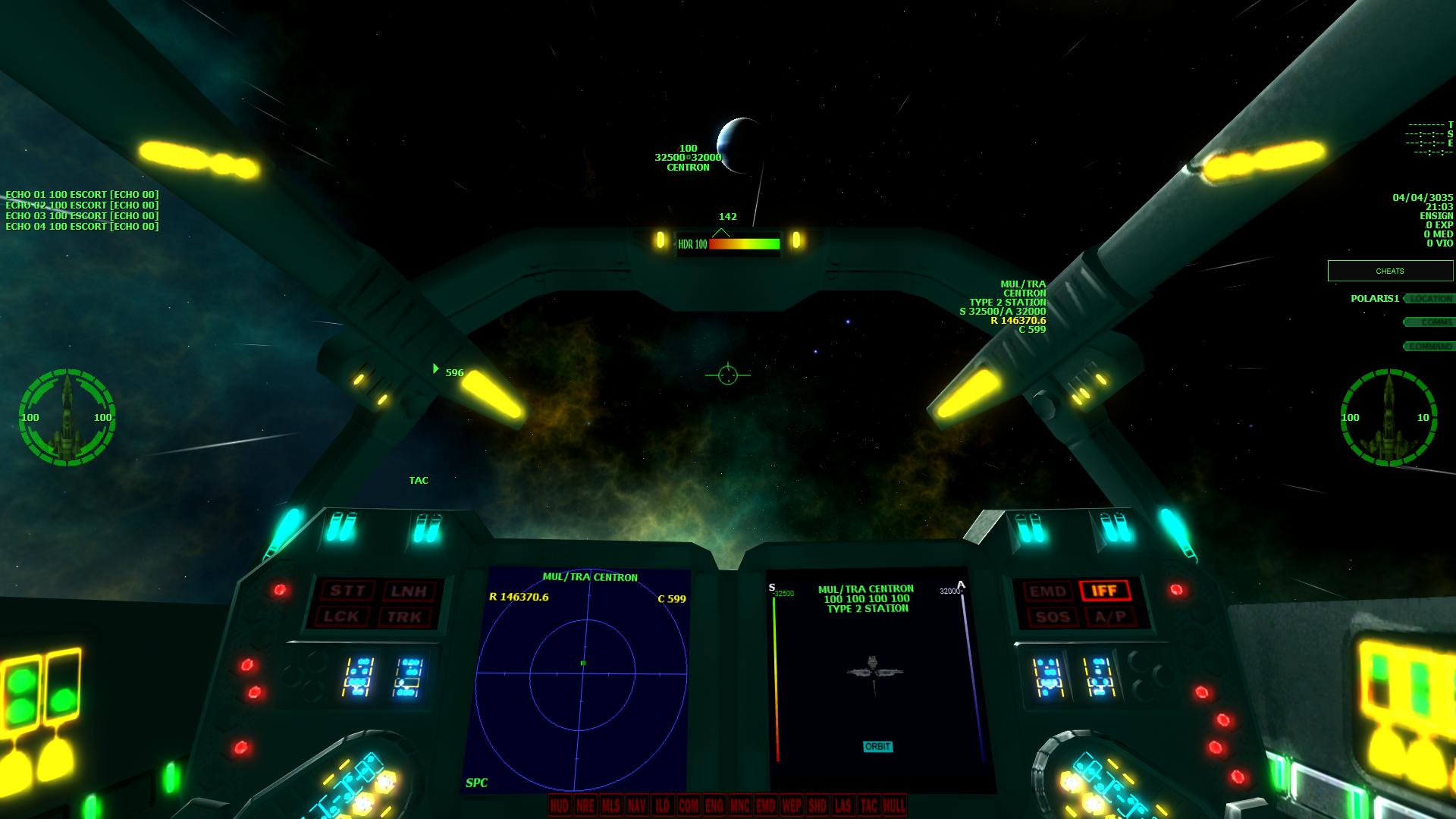Toggle the IFF transponder on right console
The height and width of the screenshot is (819, 1456).
tap(1106, 591)
